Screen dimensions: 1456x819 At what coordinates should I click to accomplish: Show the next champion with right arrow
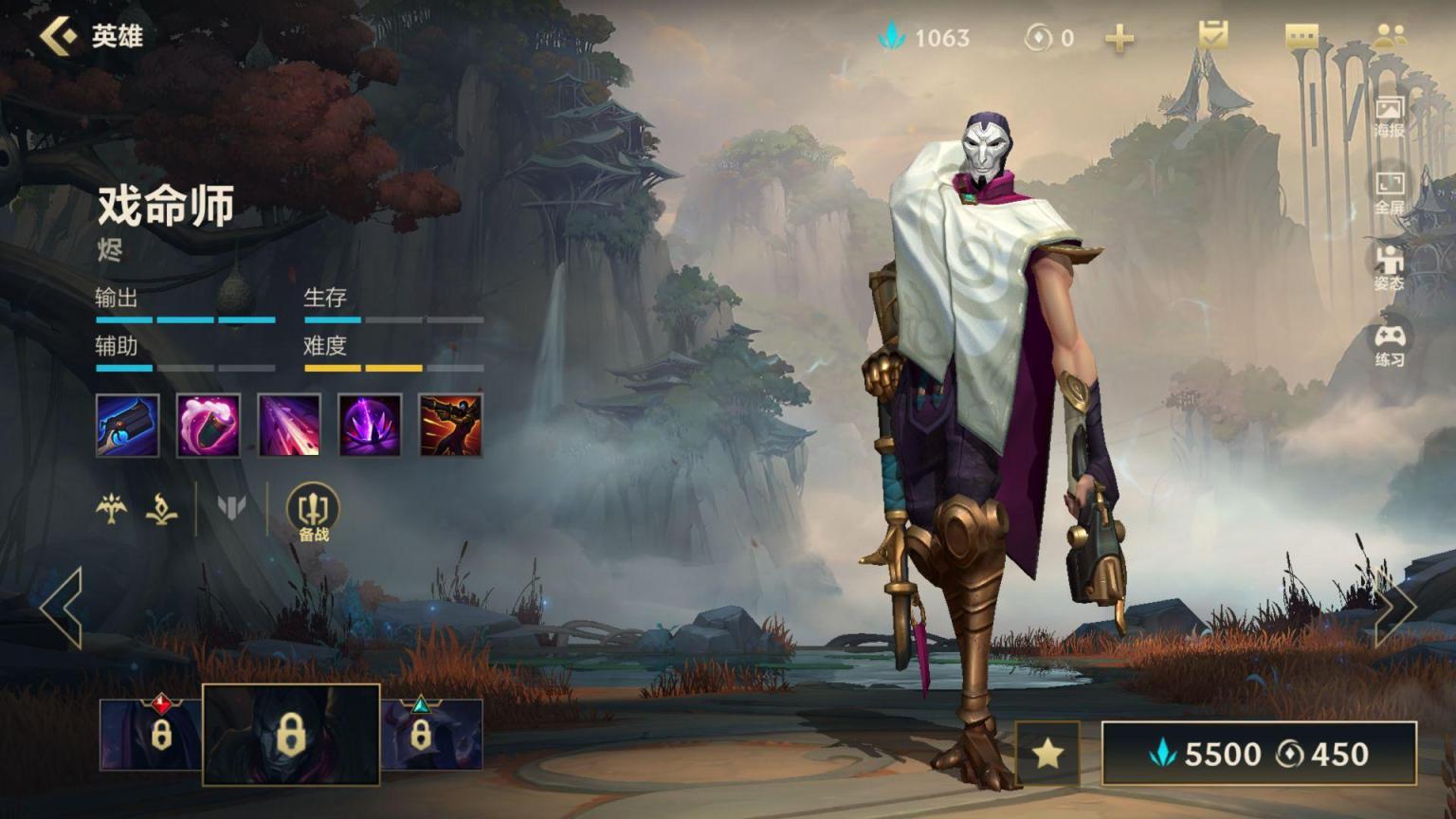click(1395, 608)
